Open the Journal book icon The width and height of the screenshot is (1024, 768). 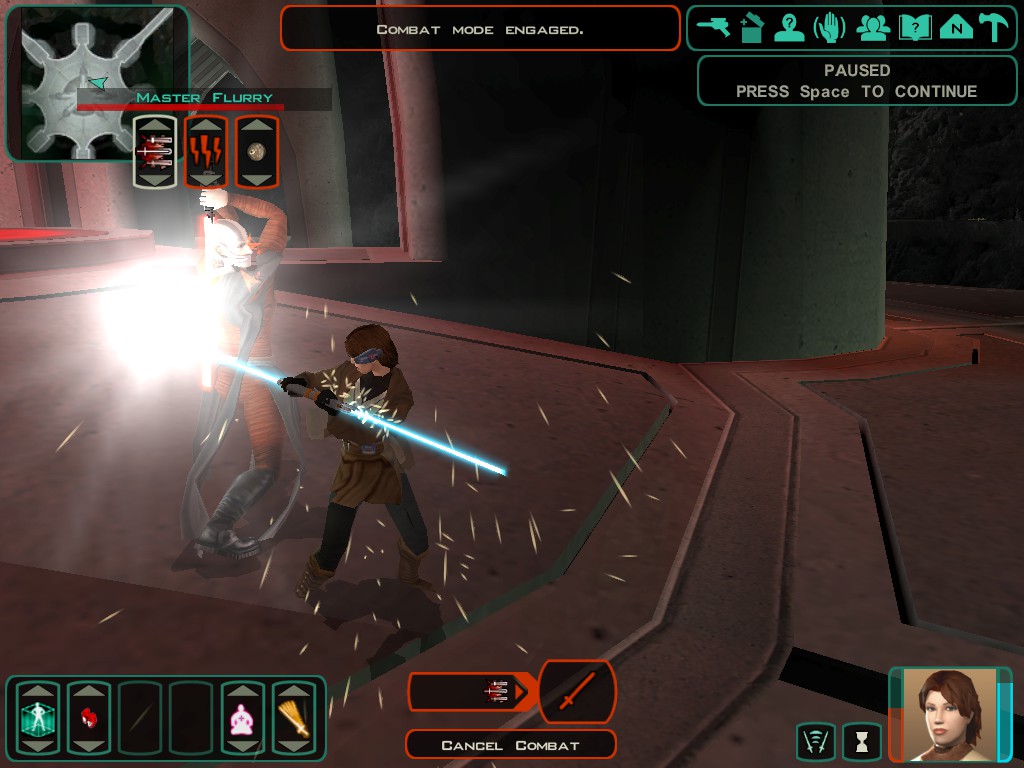915,28
